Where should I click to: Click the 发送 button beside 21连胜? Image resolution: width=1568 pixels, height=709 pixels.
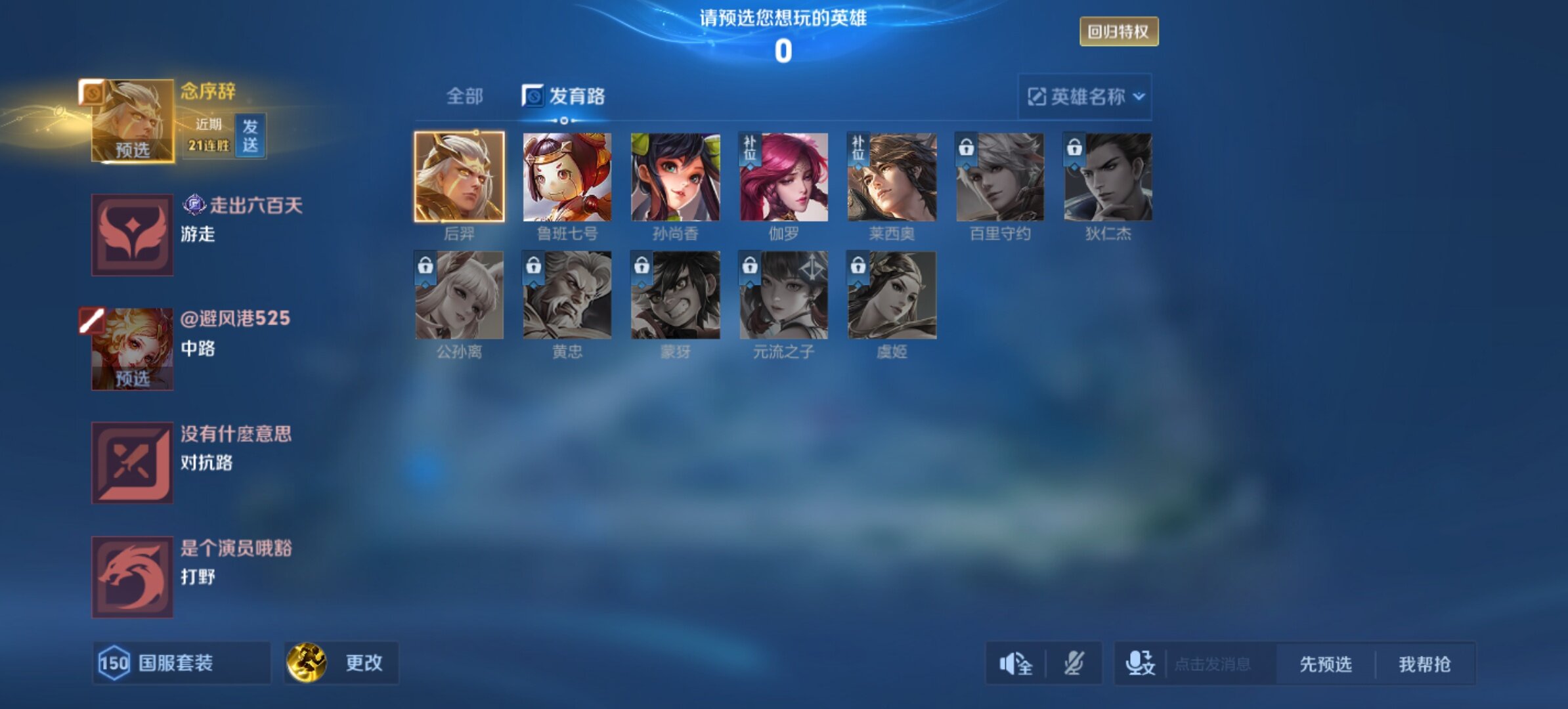coord(250,136)
